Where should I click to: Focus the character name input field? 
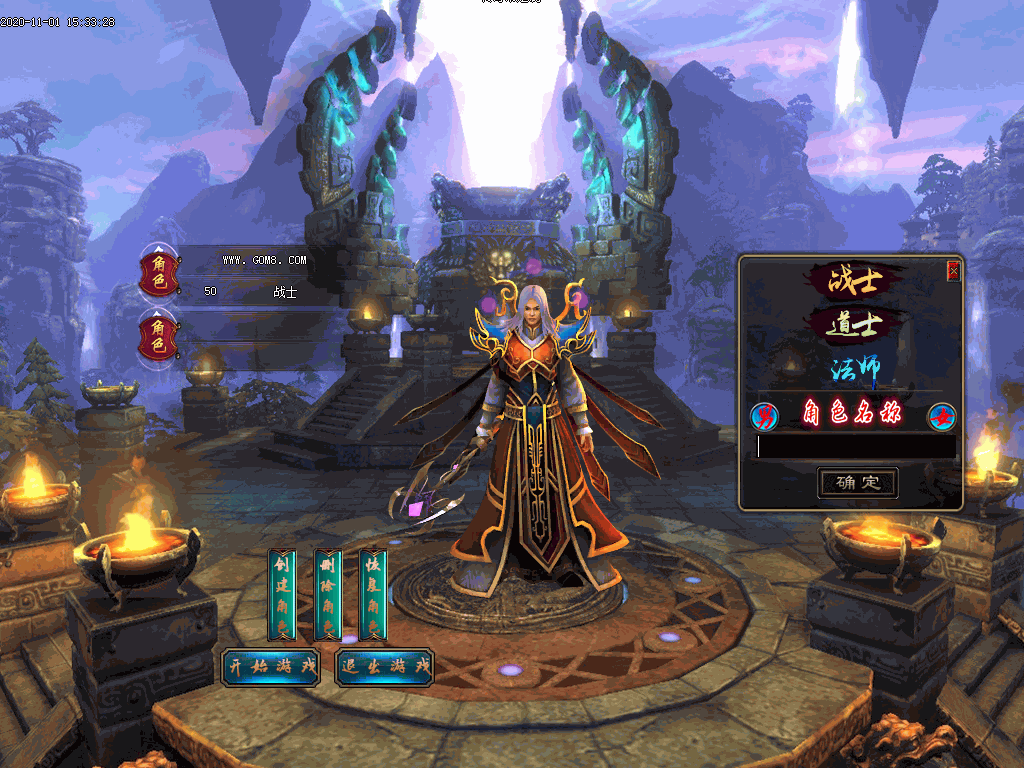(x=855, y=447)
